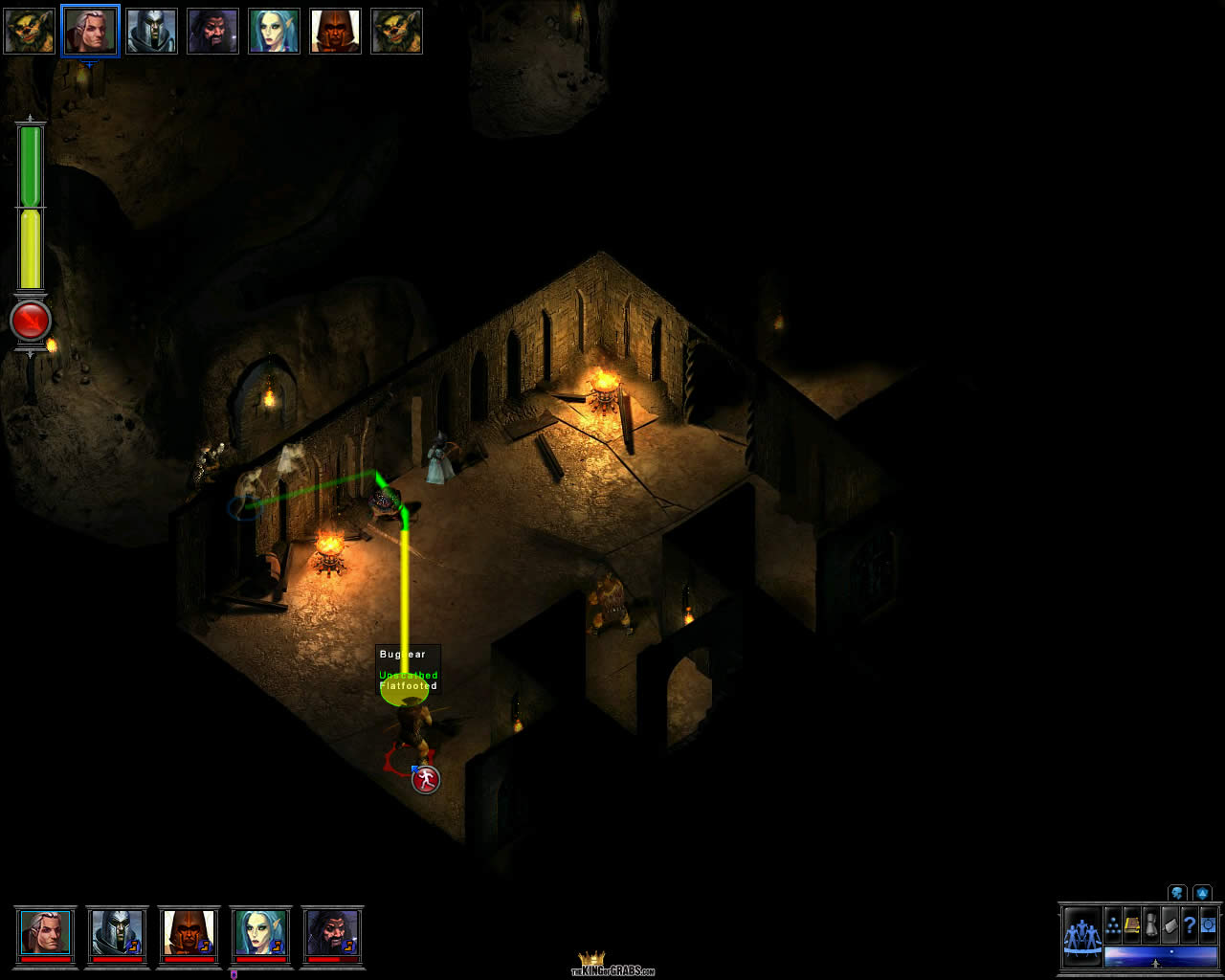Screen dimensions: 1225x980
Task: Pick the helmeted knight in the initiative bar
Action: (151, 32)
